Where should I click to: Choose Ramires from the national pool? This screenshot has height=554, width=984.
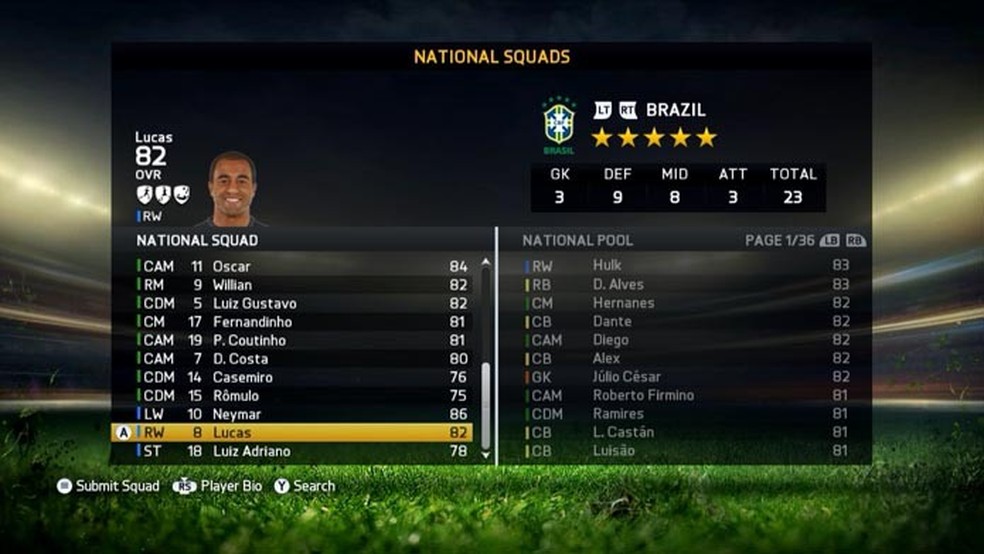690,414
